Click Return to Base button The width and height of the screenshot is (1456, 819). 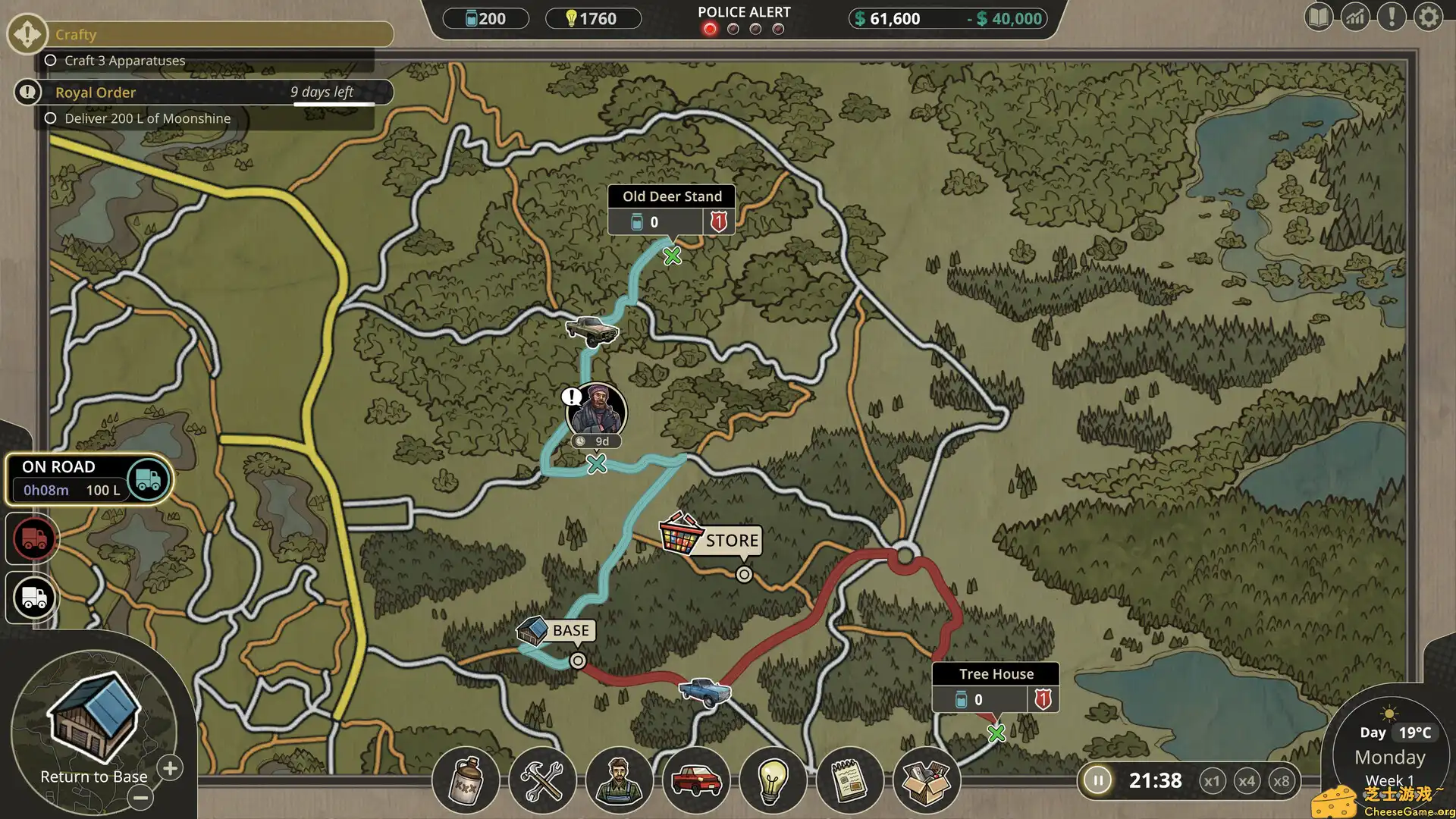click(94, 728)
